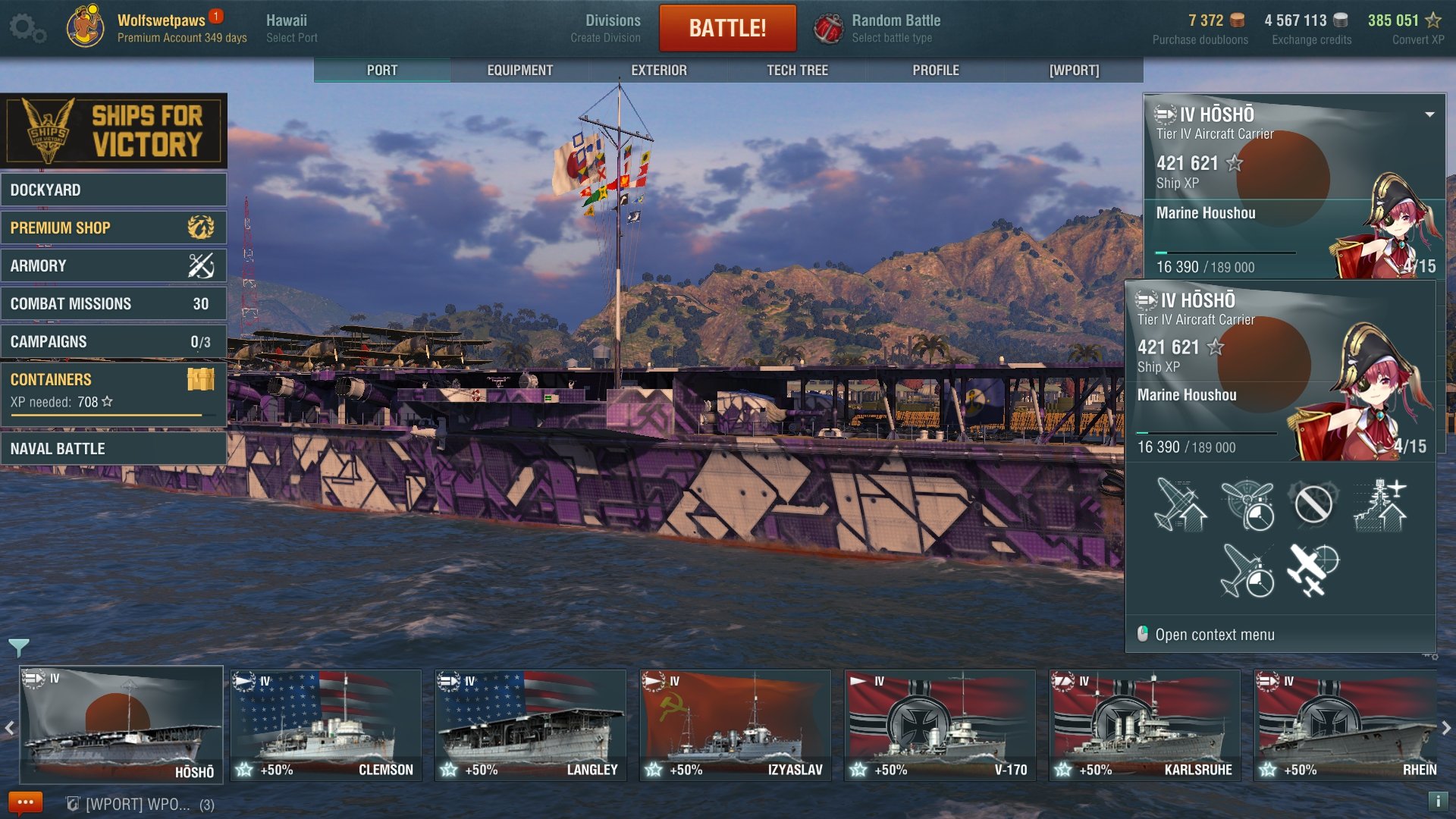This screenshot has width=1456, height=819.
Task: Open the ship carousel filter funnel
Action: point(18,647)
